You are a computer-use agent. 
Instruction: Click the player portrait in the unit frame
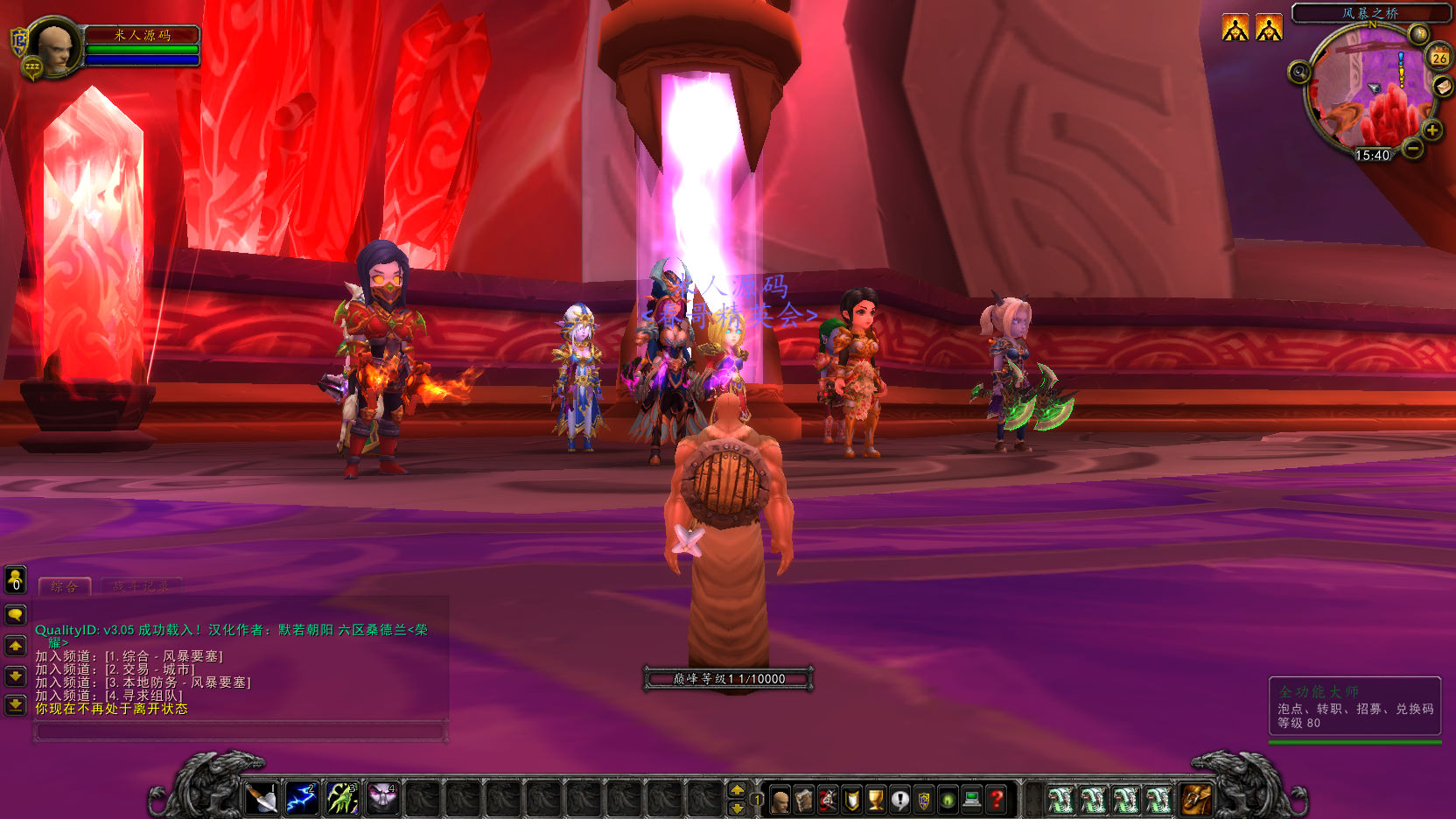click(x=54, y=47)
